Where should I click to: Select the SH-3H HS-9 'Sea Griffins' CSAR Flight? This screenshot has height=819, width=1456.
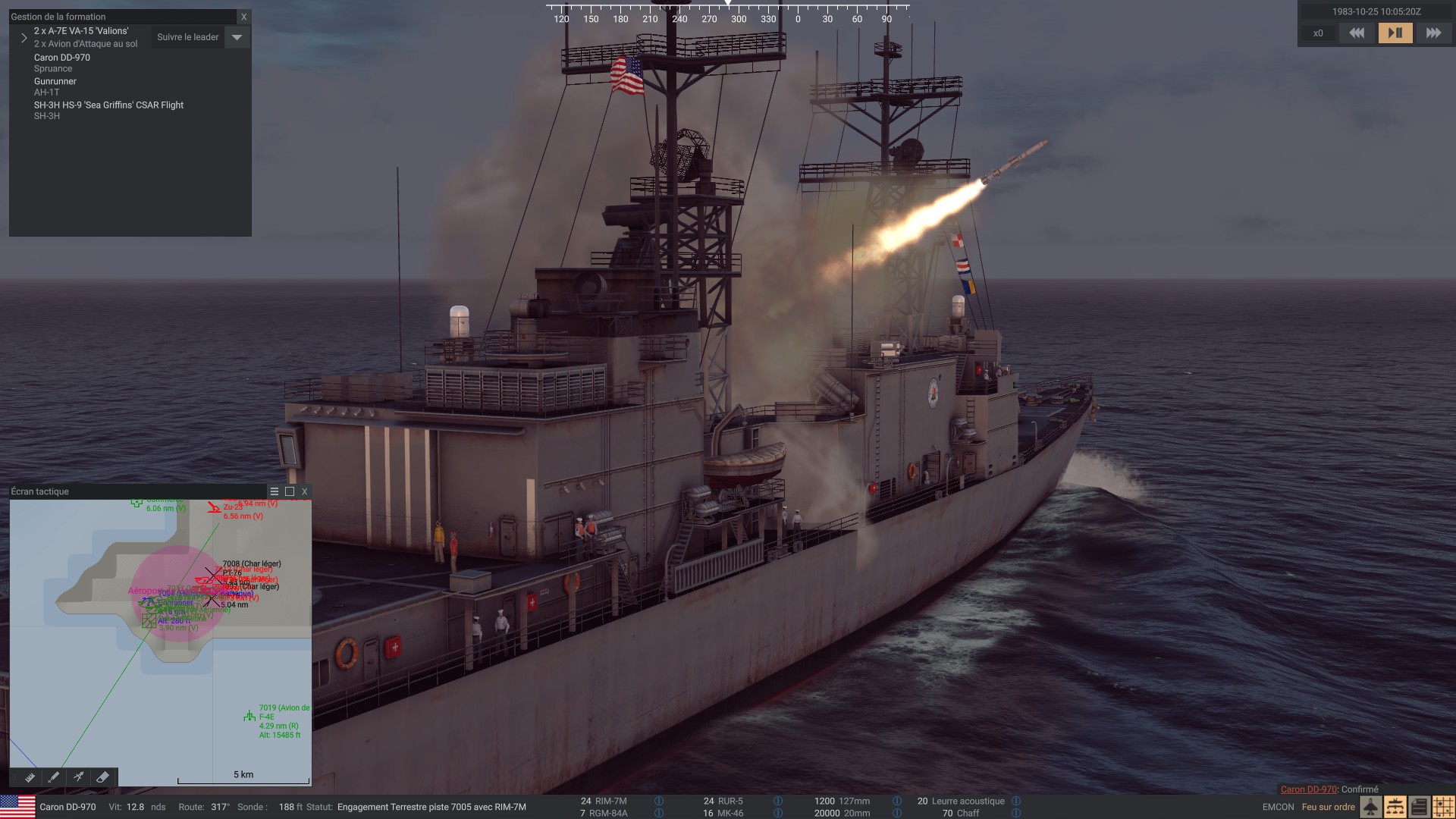pos(108,110)
